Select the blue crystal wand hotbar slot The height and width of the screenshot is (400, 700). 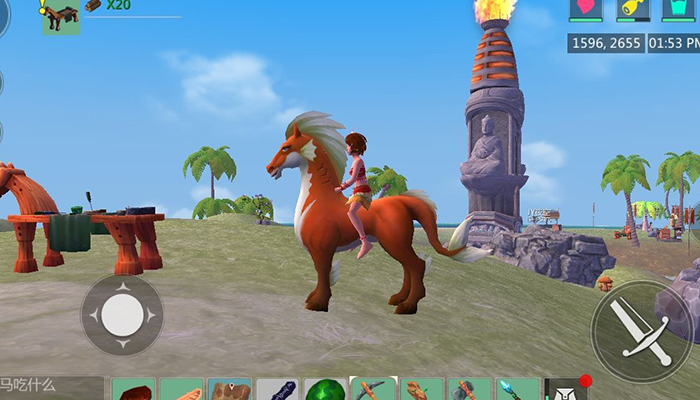pyautogui.click(x=518, y=390)
